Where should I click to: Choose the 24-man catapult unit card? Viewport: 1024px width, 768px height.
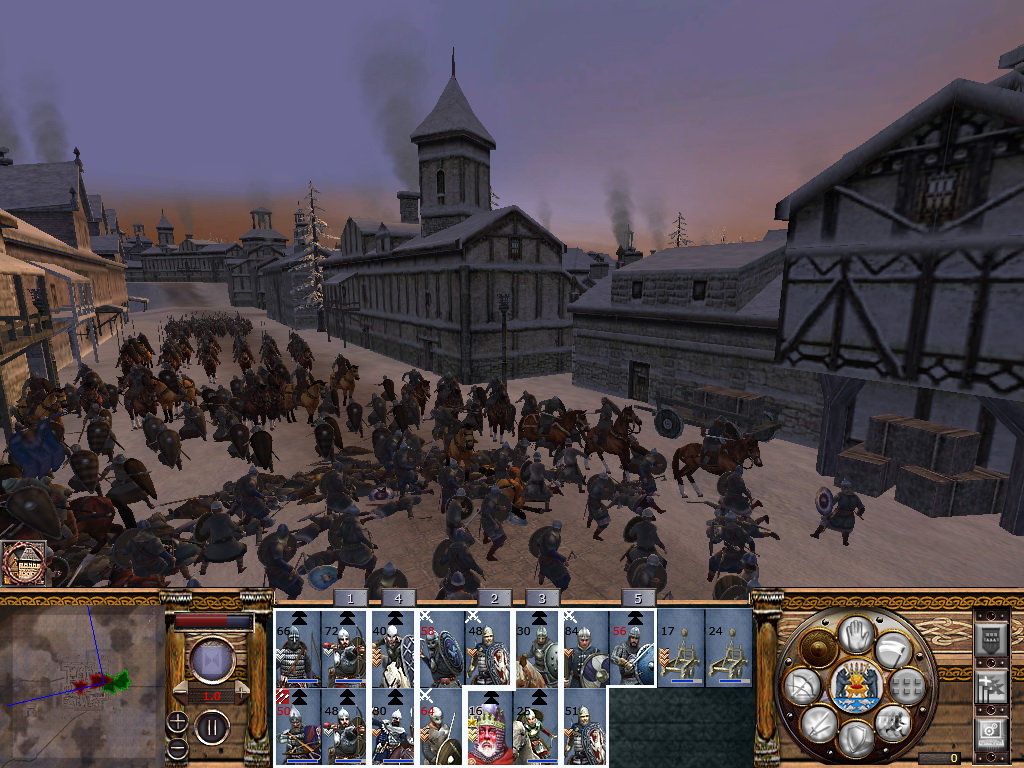click(x=727, y=648)
